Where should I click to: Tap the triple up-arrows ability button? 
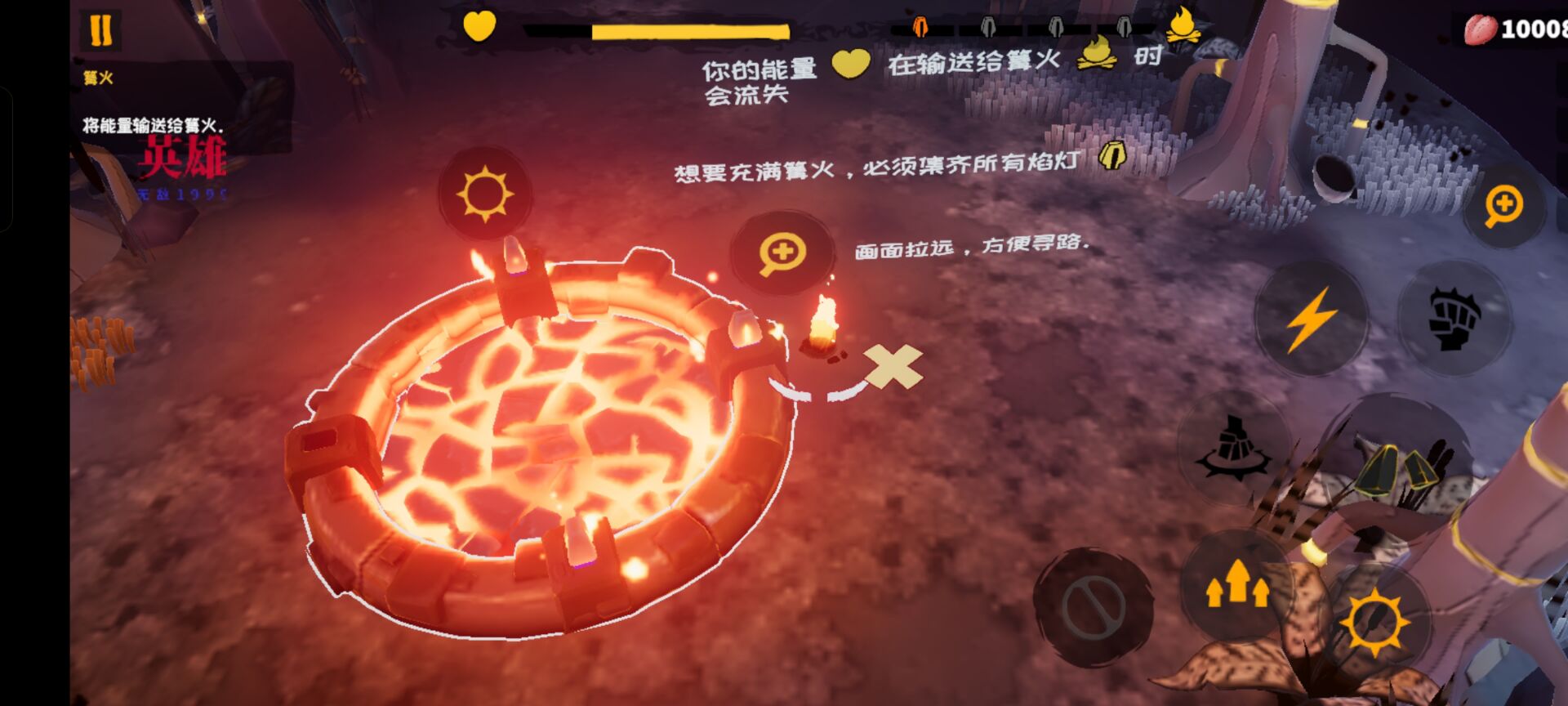(x=1236, y=584)
